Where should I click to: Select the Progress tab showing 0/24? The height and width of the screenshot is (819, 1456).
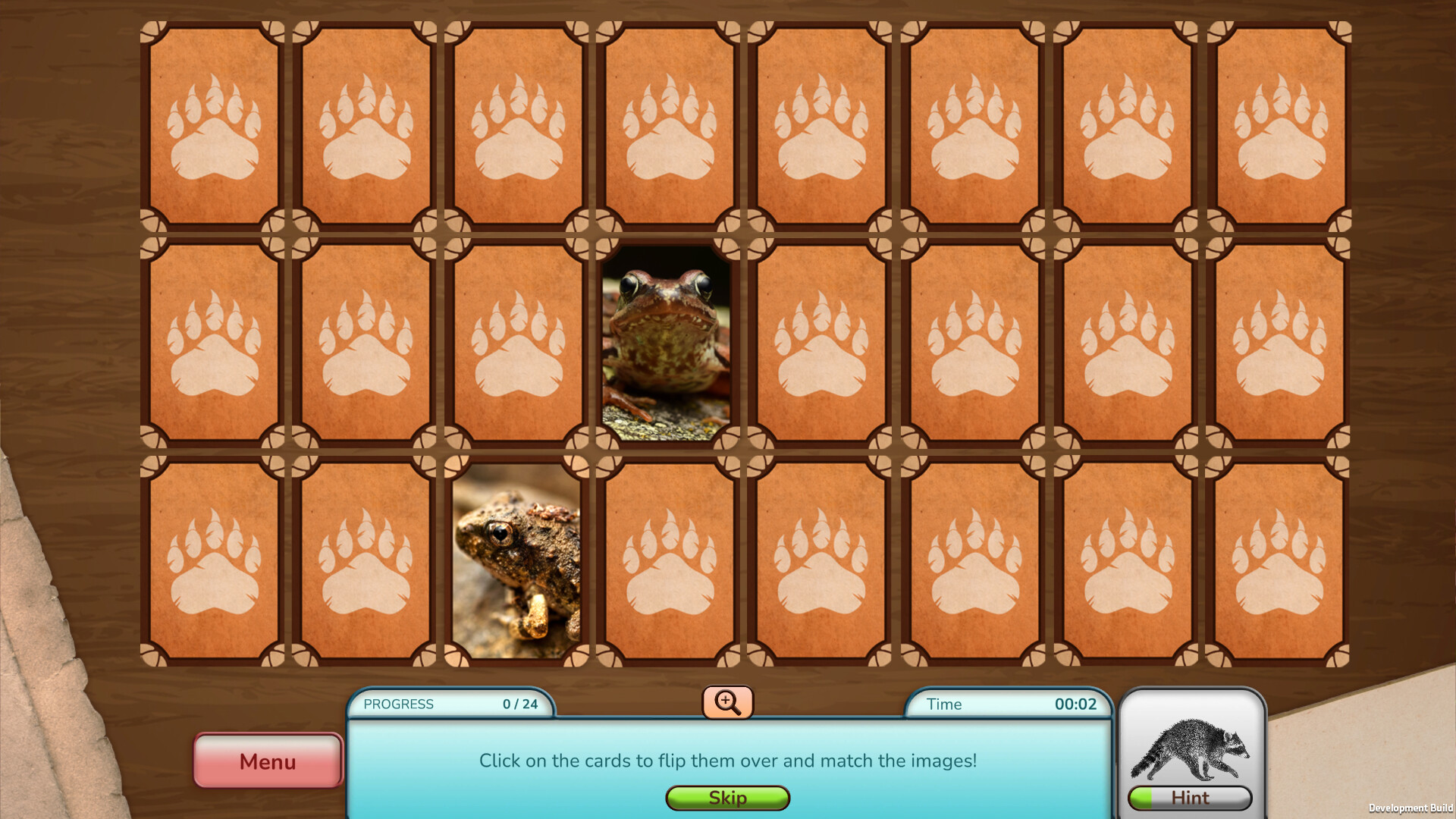click(450, 704)
